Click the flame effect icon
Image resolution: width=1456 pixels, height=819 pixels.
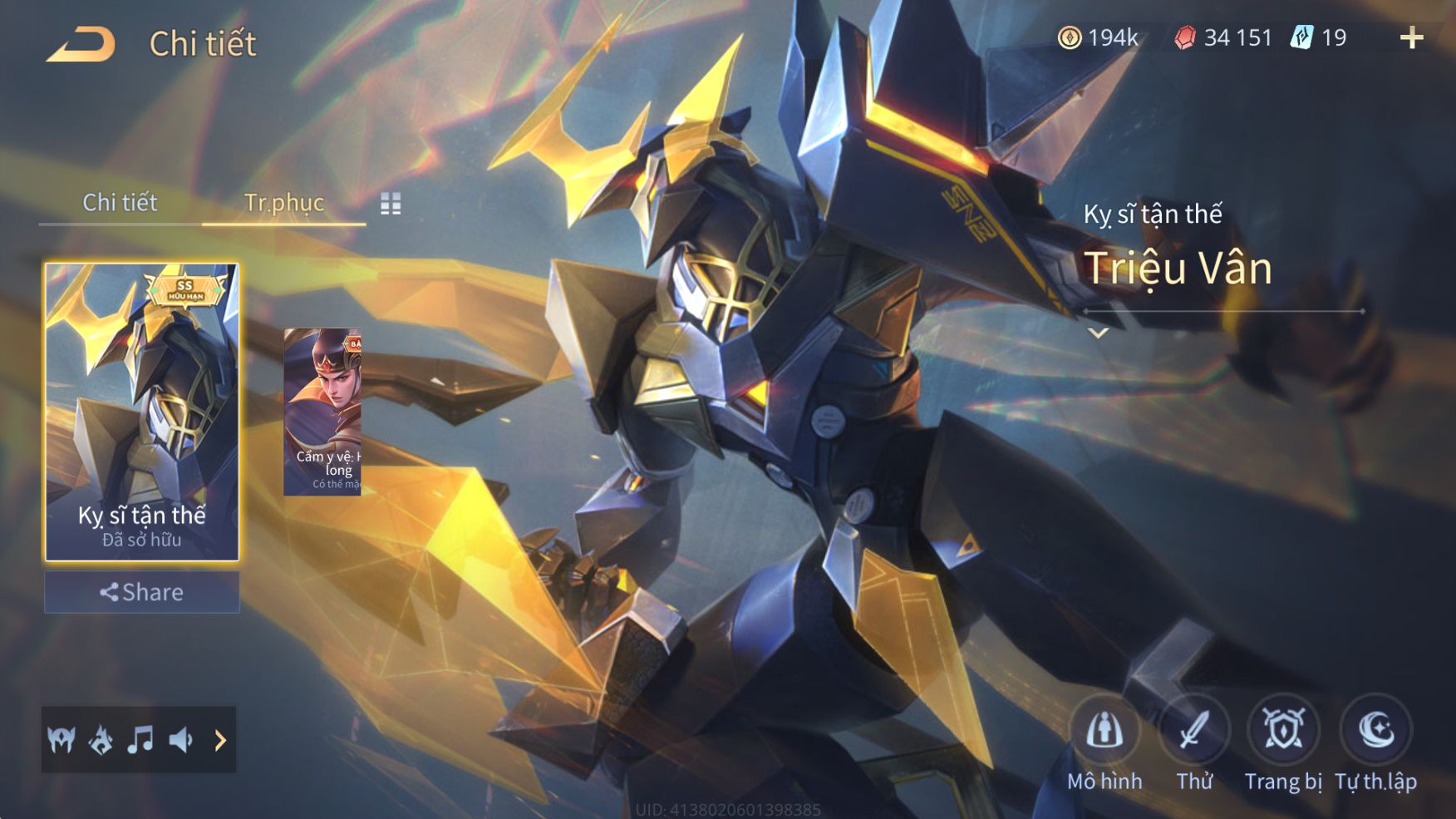point(101,739)
